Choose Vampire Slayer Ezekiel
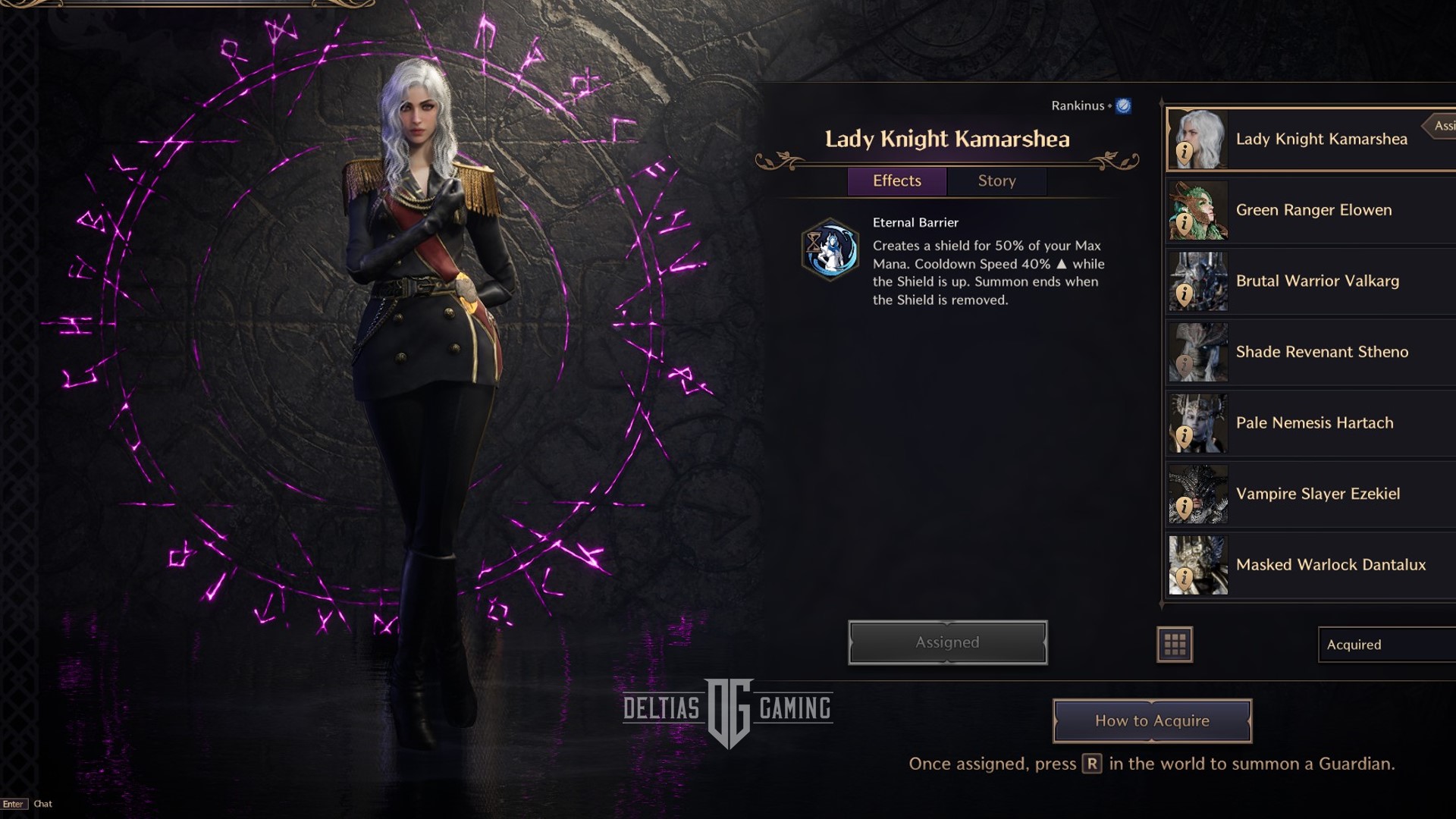The height and width of the screenshot is (819, 1456). pos(1317,494)
